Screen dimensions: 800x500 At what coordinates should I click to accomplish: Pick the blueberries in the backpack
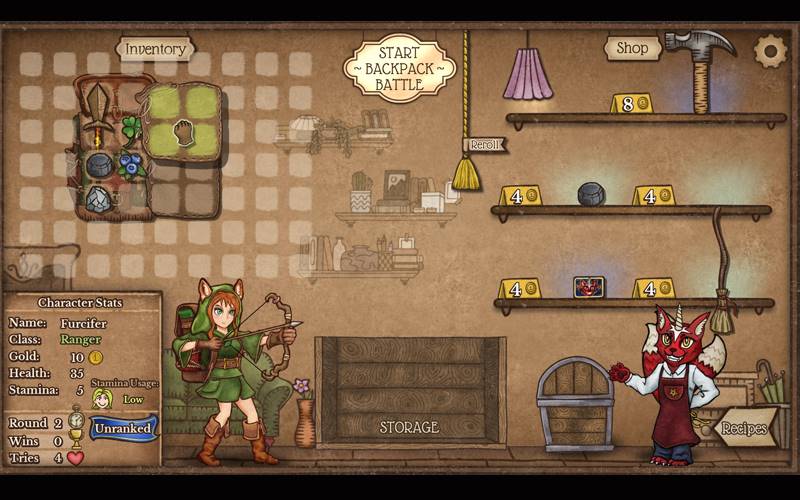click(x=130, y=164)
